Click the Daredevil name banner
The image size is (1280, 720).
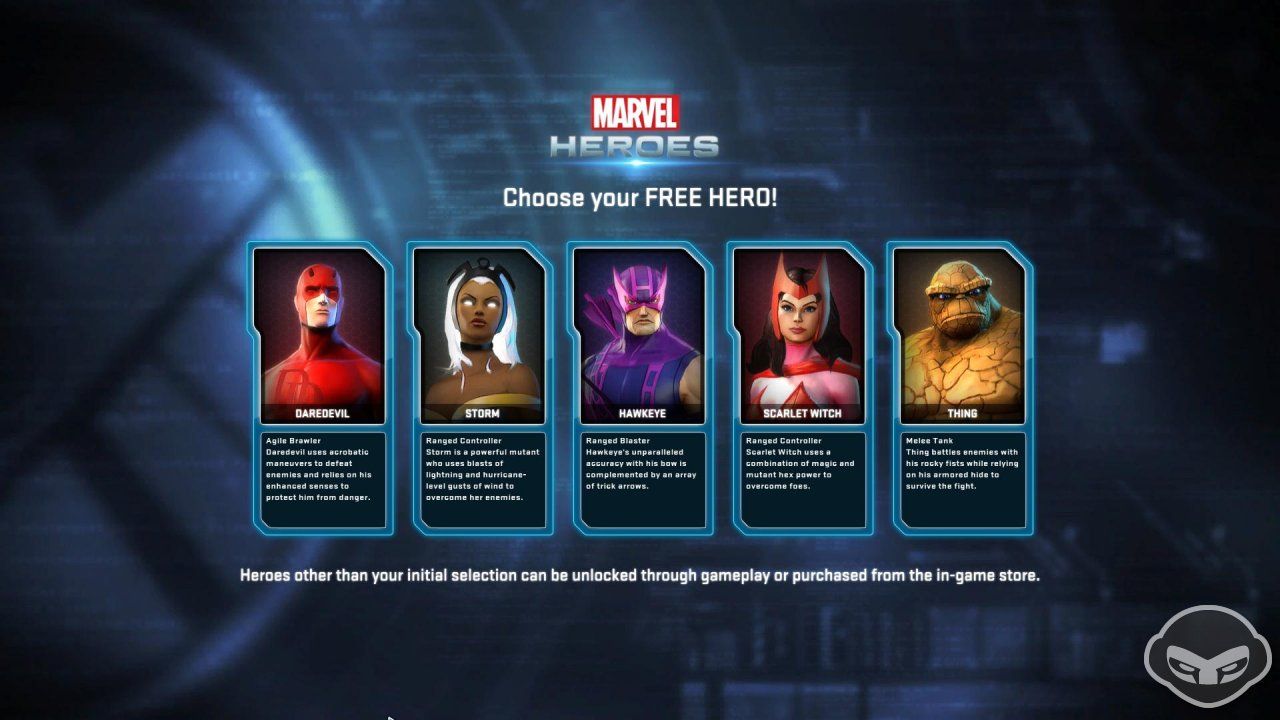pos(322,413)
